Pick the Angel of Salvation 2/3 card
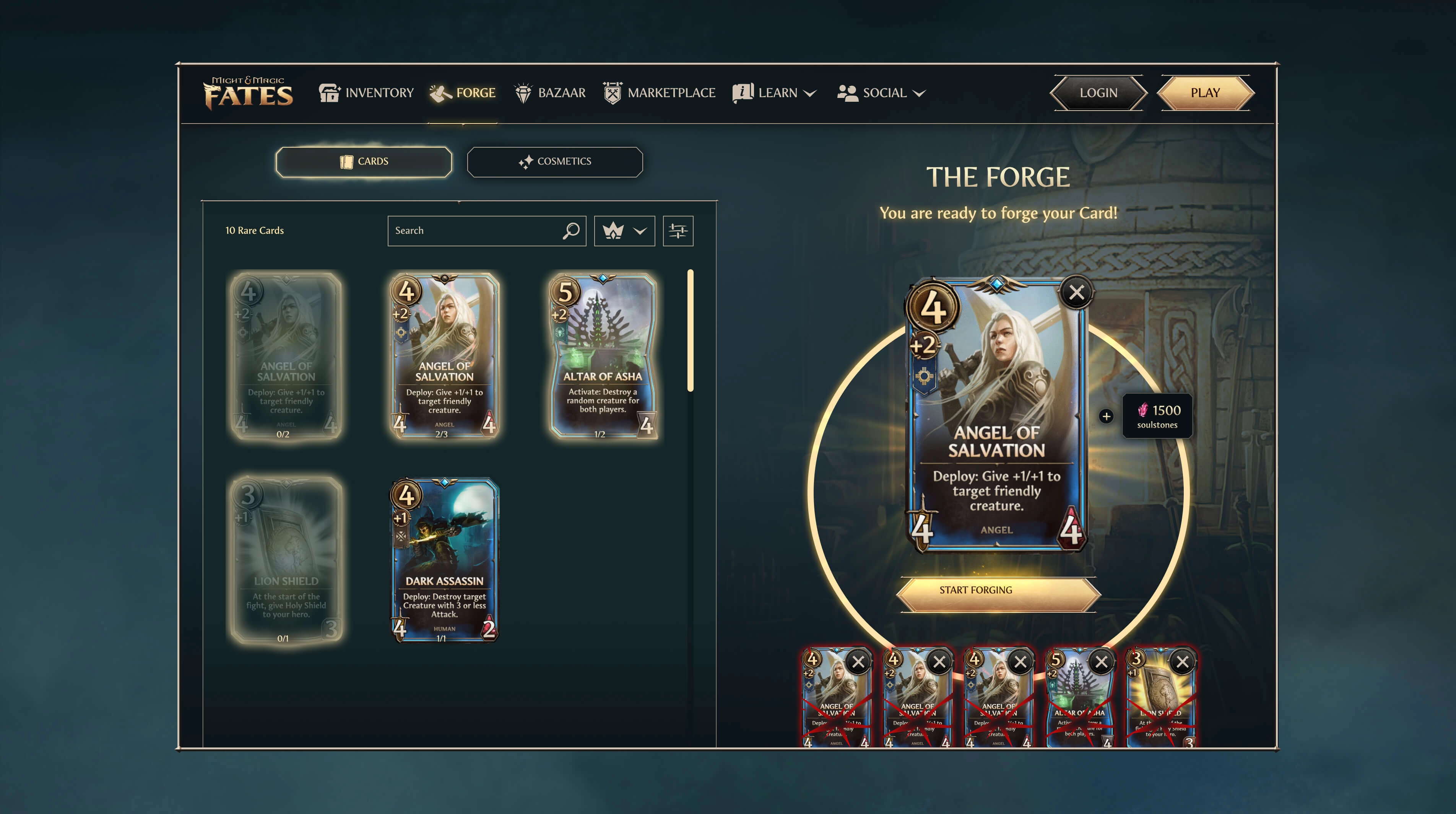1456x814 pixels. [444, 356]
